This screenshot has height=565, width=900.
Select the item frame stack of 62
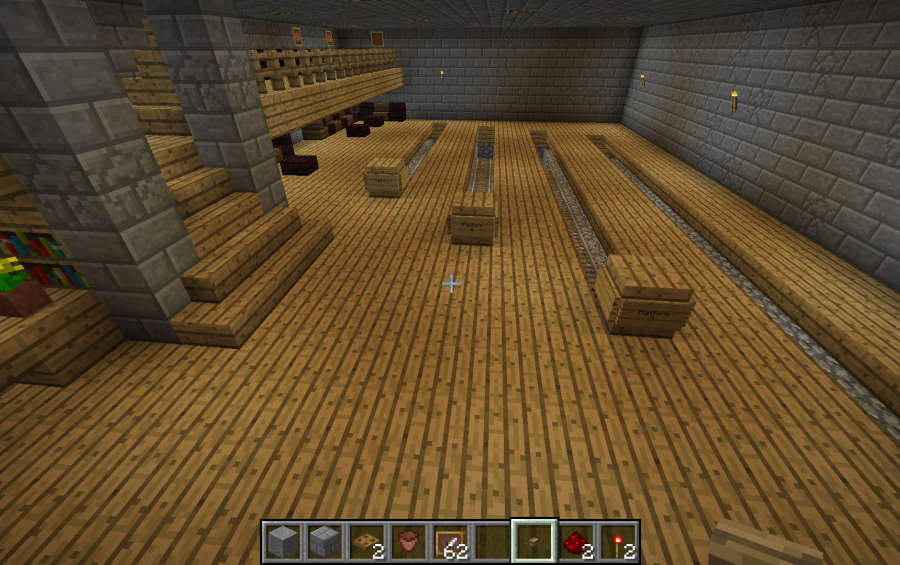tap(450, 542)
